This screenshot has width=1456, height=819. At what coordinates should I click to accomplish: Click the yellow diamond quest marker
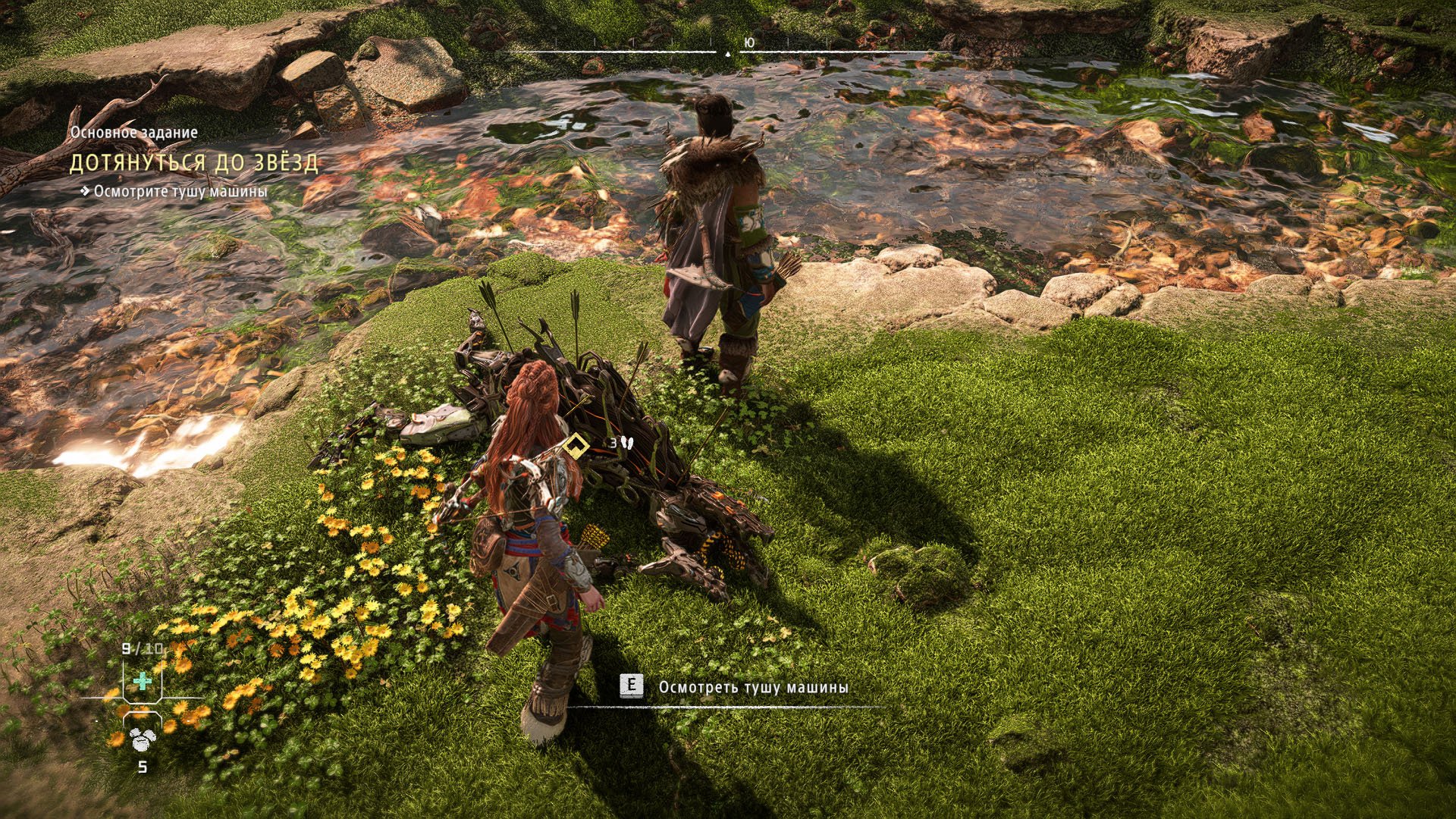pos(576,445)
